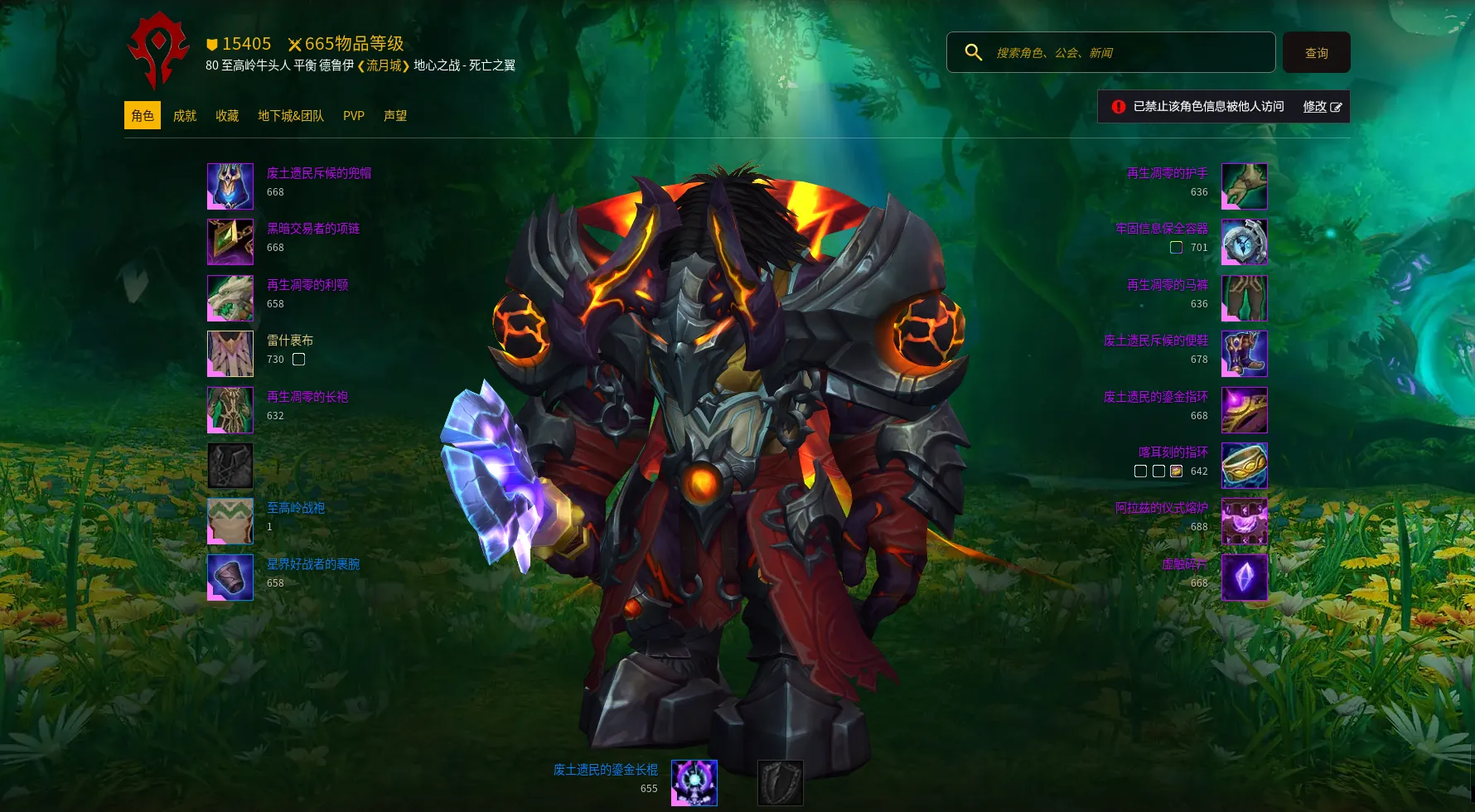Switch to the 成就 tab
Screen dimensions: 1475x812
coord(185,116)
